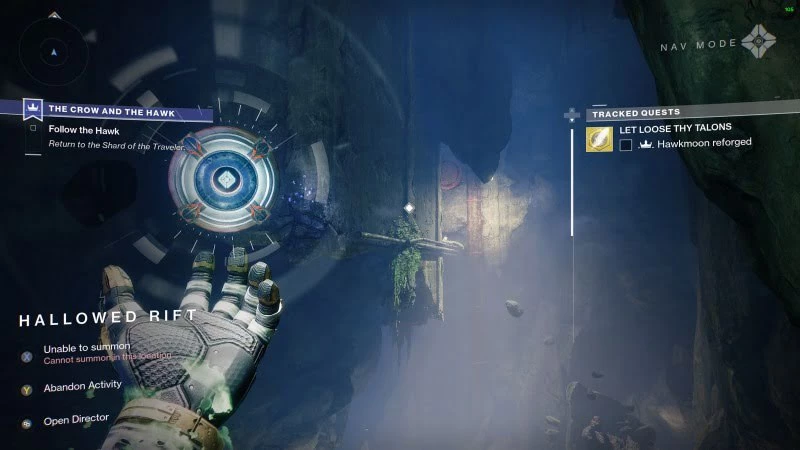This screenshot has width=800, height=450.
Task: Click the circular radar in the corner
Action: point(54,50)
